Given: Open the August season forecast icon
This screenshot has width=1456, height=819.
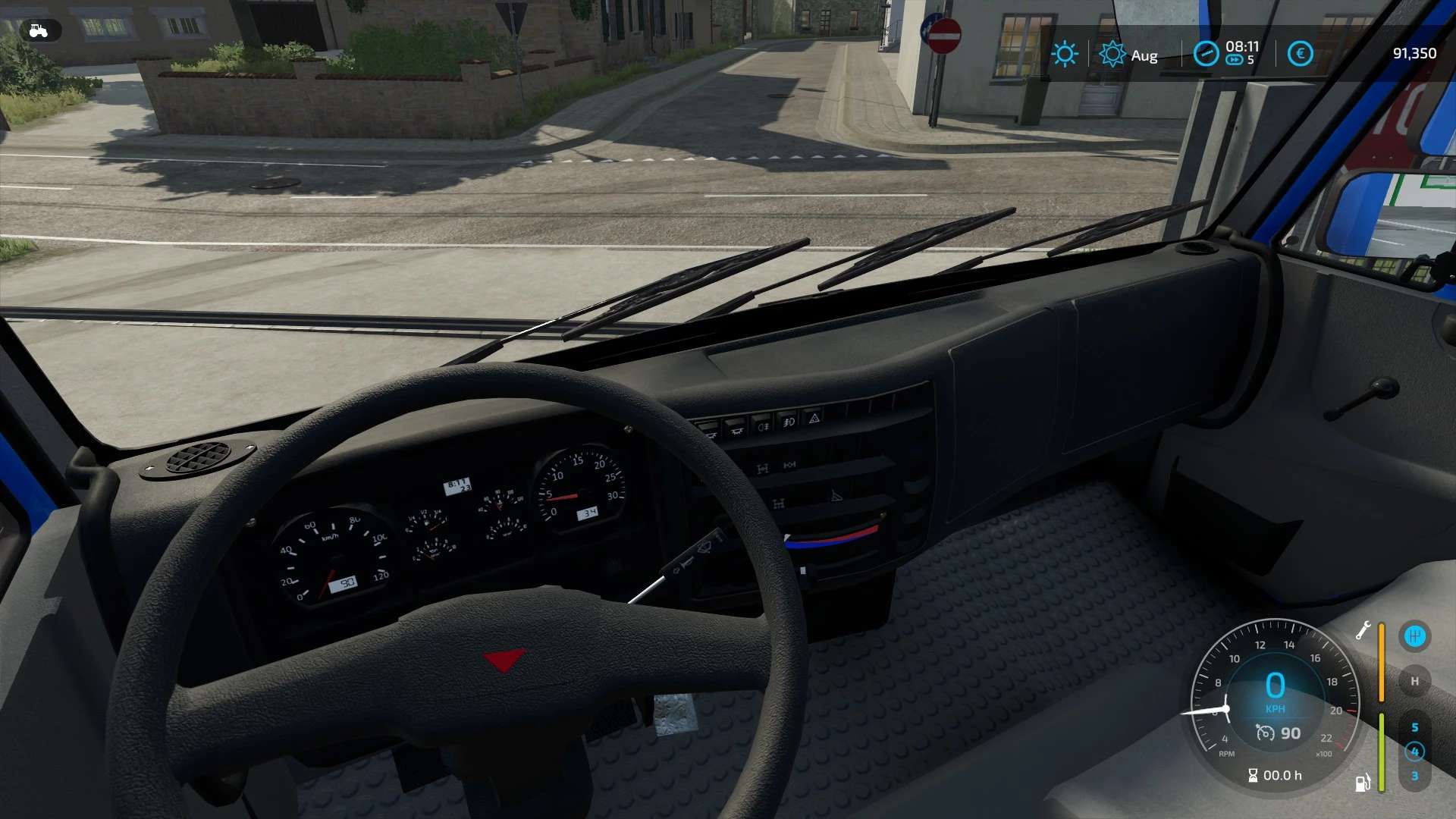Looking at the screenshot, I should coord(1112,54).
